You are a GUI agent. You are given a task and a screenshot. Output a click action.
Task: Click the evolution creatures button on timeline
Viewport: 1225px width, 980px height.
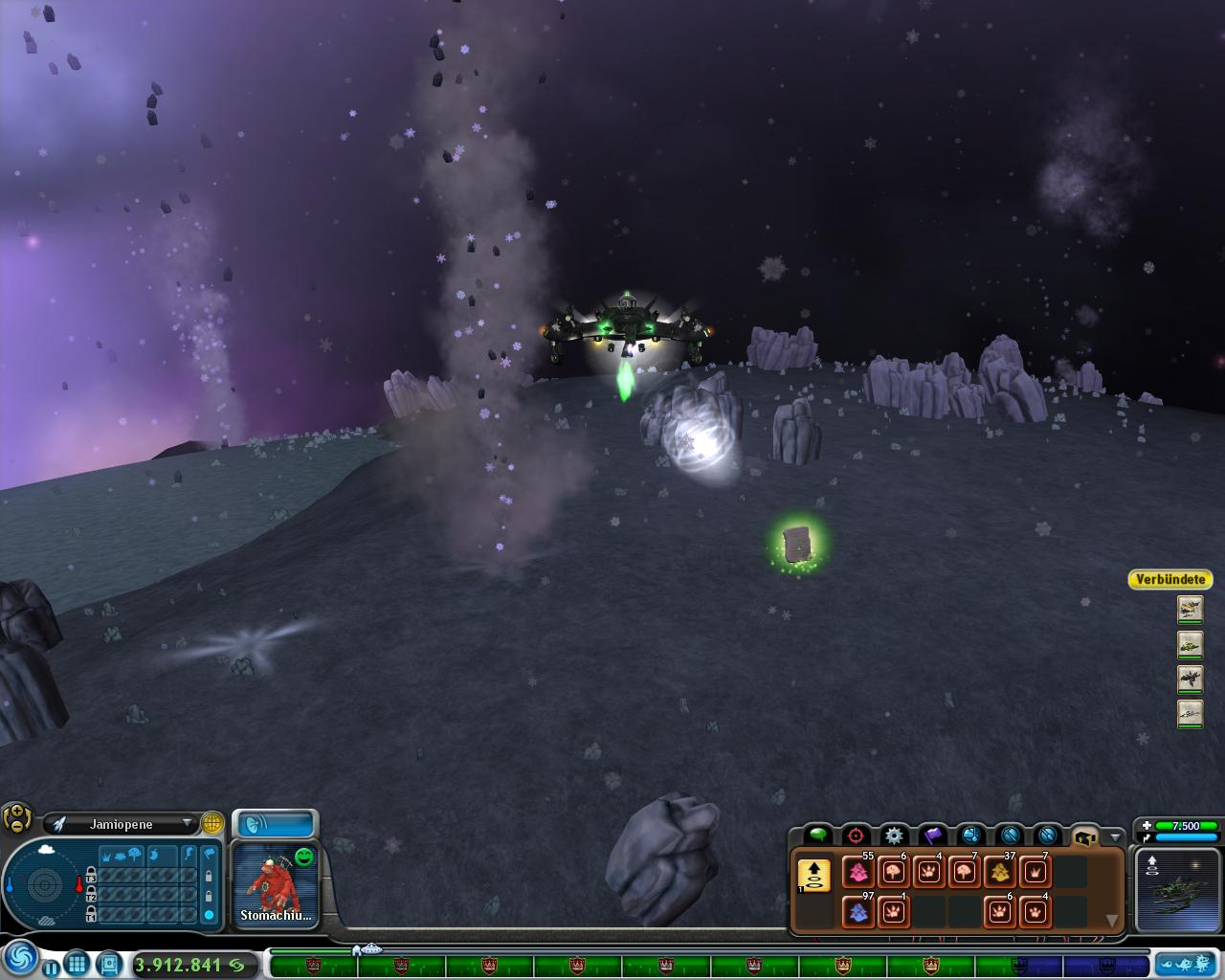(x=1188, y=964)
